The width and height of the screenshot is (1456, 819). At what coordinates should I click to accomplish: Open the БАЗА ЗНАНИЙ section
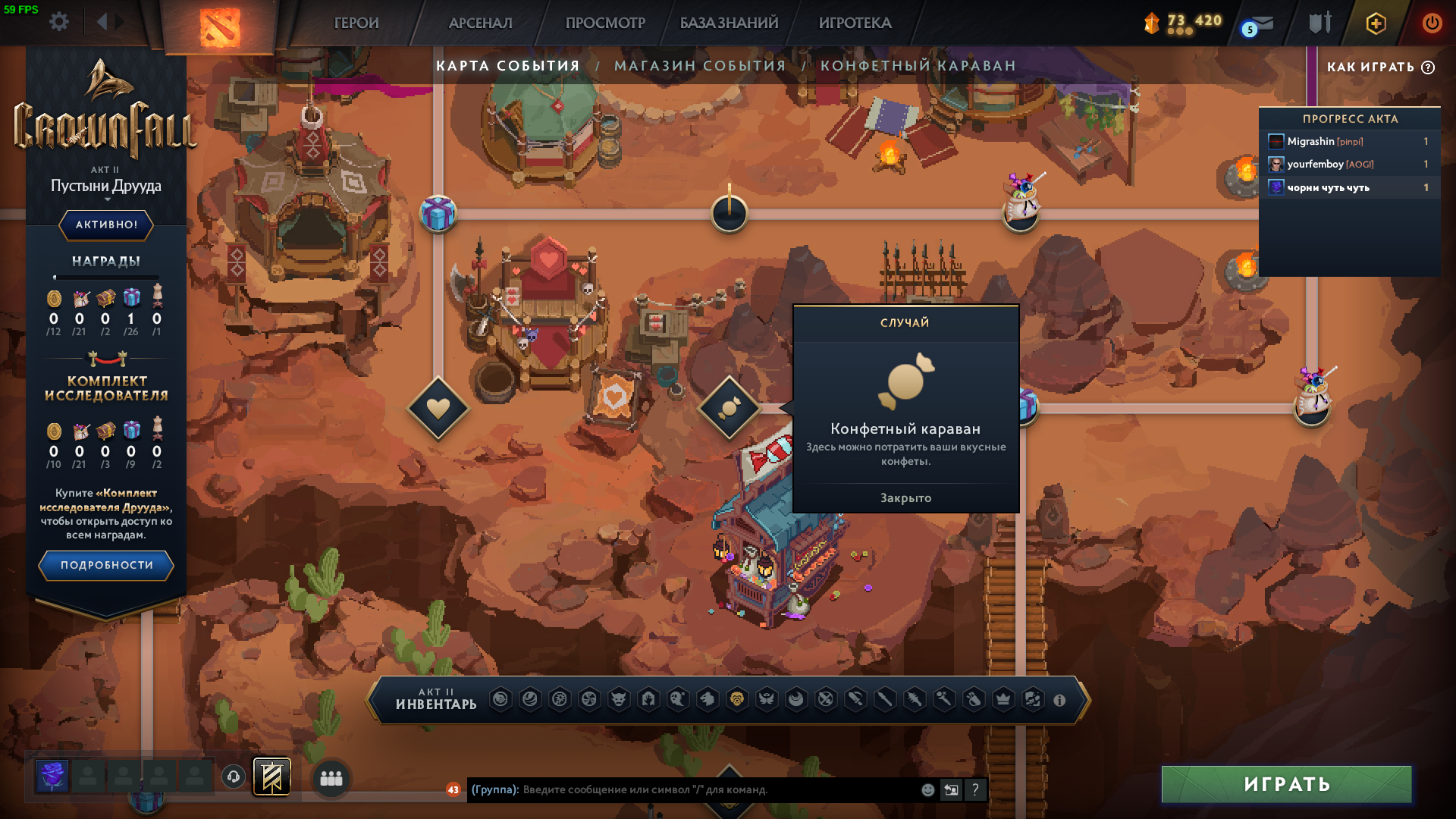(x=729, y=23)
